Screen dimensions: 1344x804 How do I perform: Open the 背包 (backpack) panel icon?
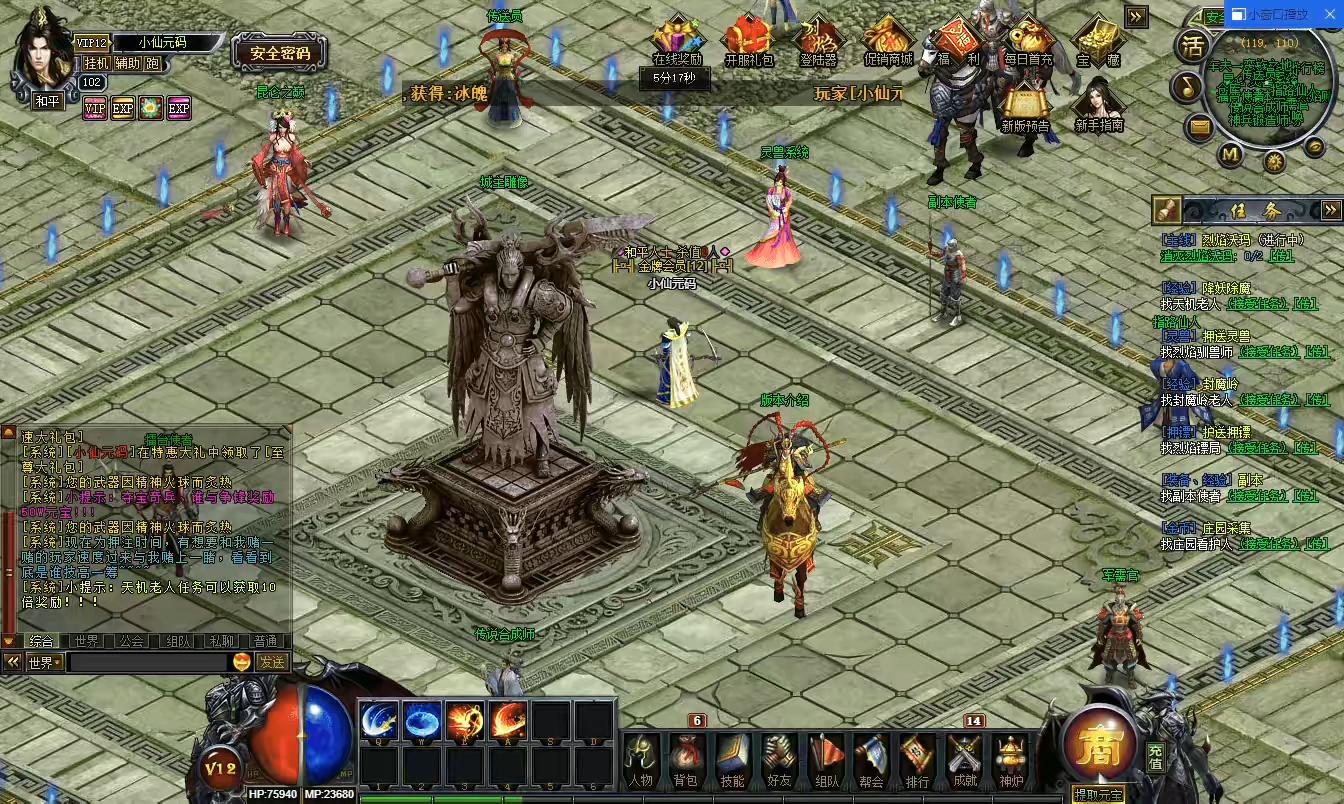(686, 760)
